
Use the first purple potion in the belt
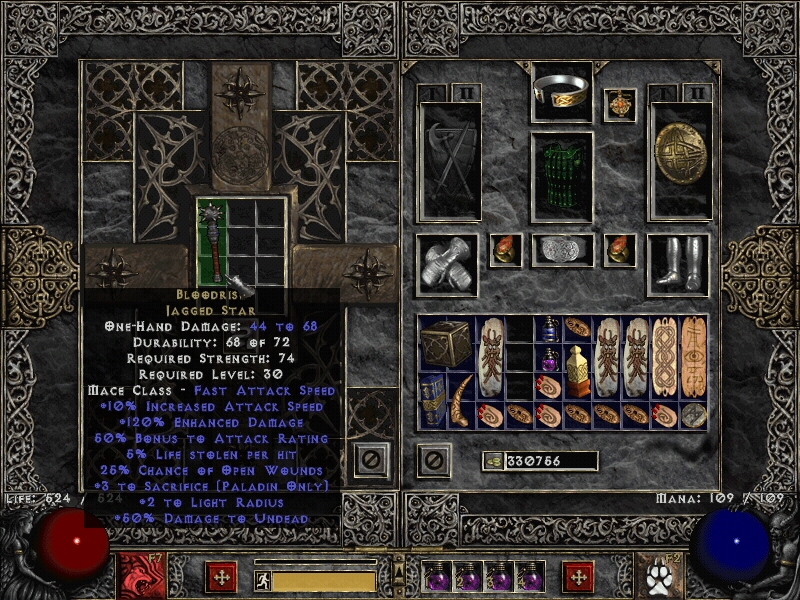click(437, 578)
